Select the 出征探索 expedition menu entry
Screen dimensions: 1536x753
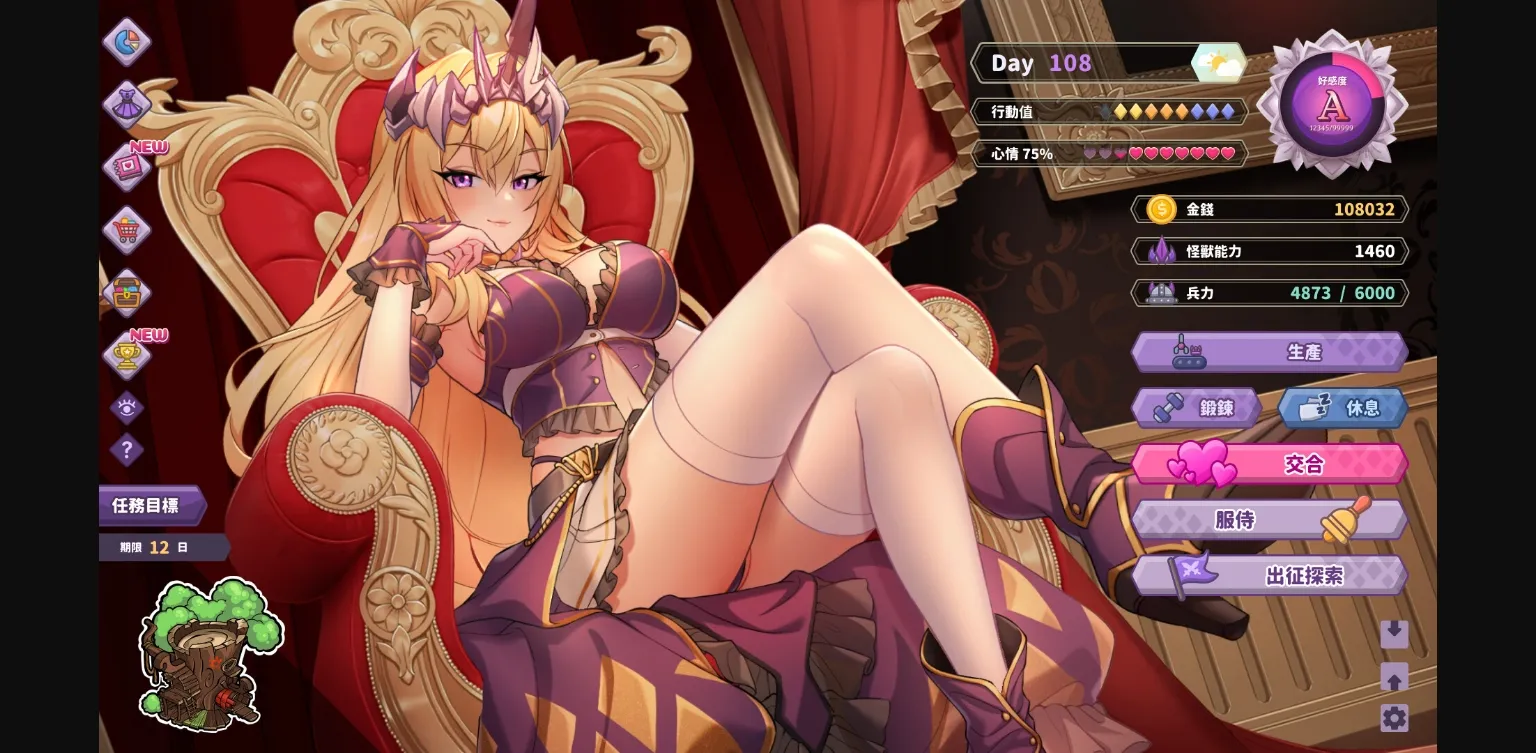tap(1268, 574)
